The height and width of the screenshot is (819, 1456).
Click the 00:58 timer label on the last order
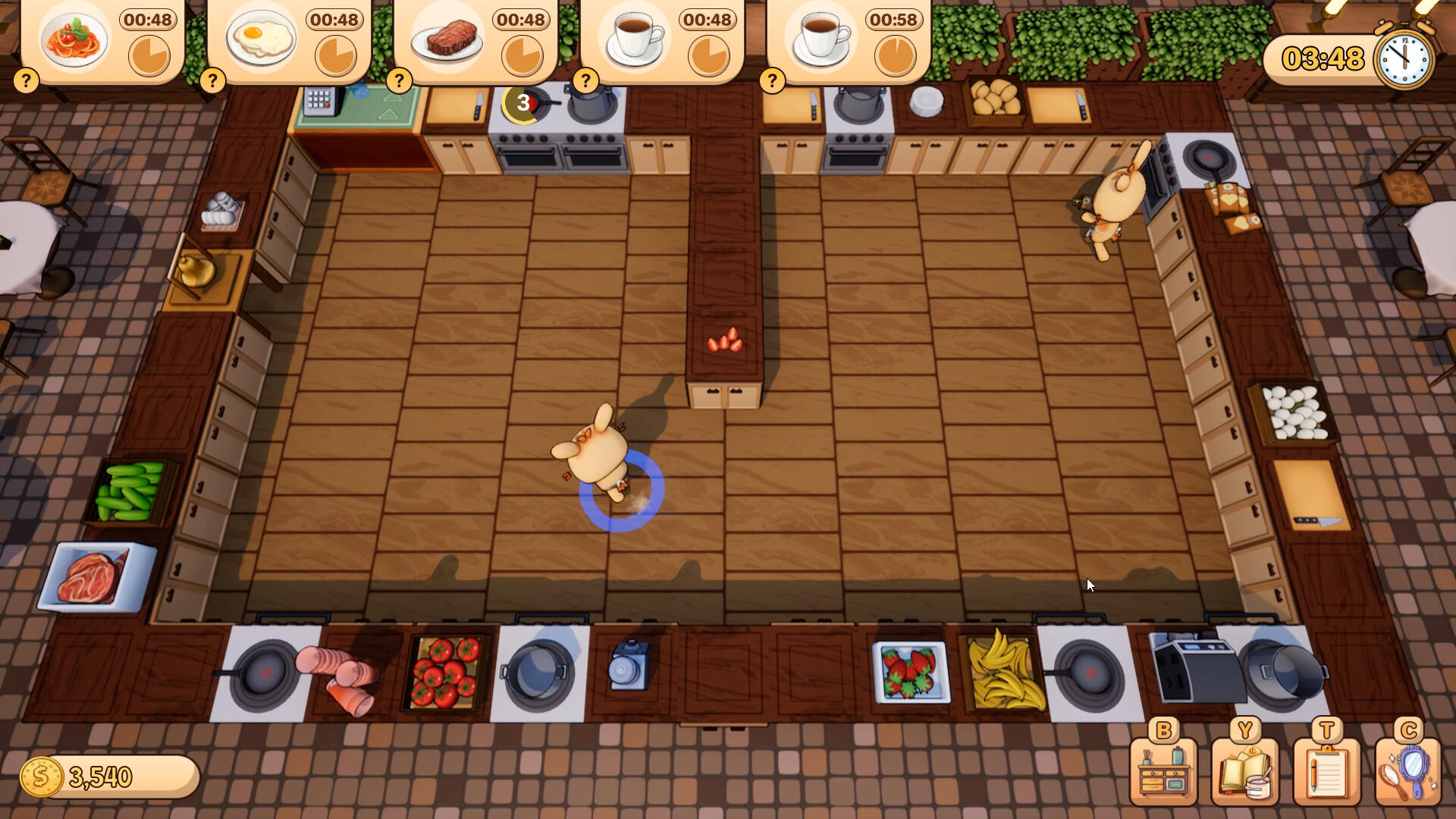click(893, 21)
